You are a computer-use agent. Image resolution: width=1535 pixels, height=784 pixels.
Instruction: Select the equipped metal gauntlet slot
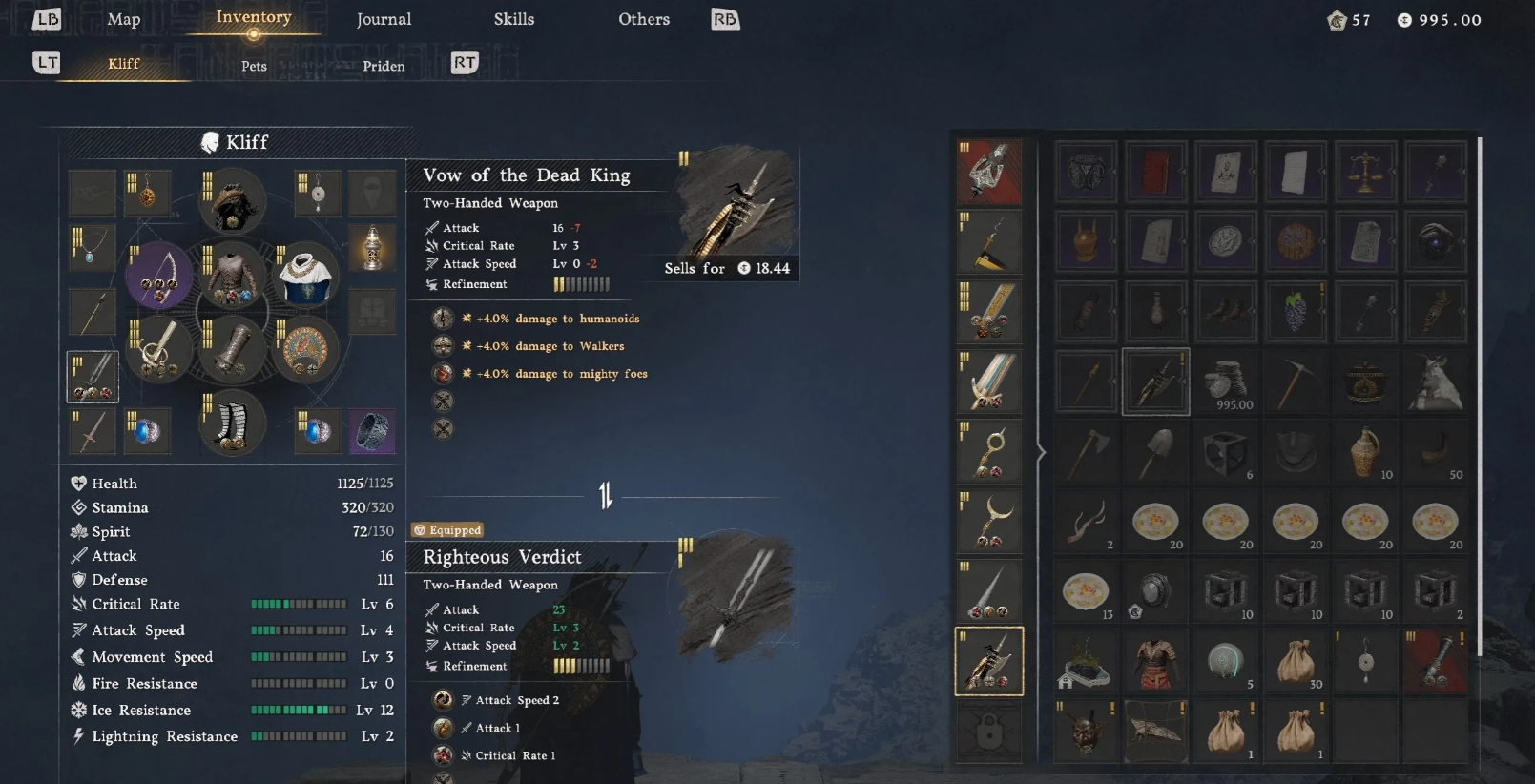pos(232,349)
